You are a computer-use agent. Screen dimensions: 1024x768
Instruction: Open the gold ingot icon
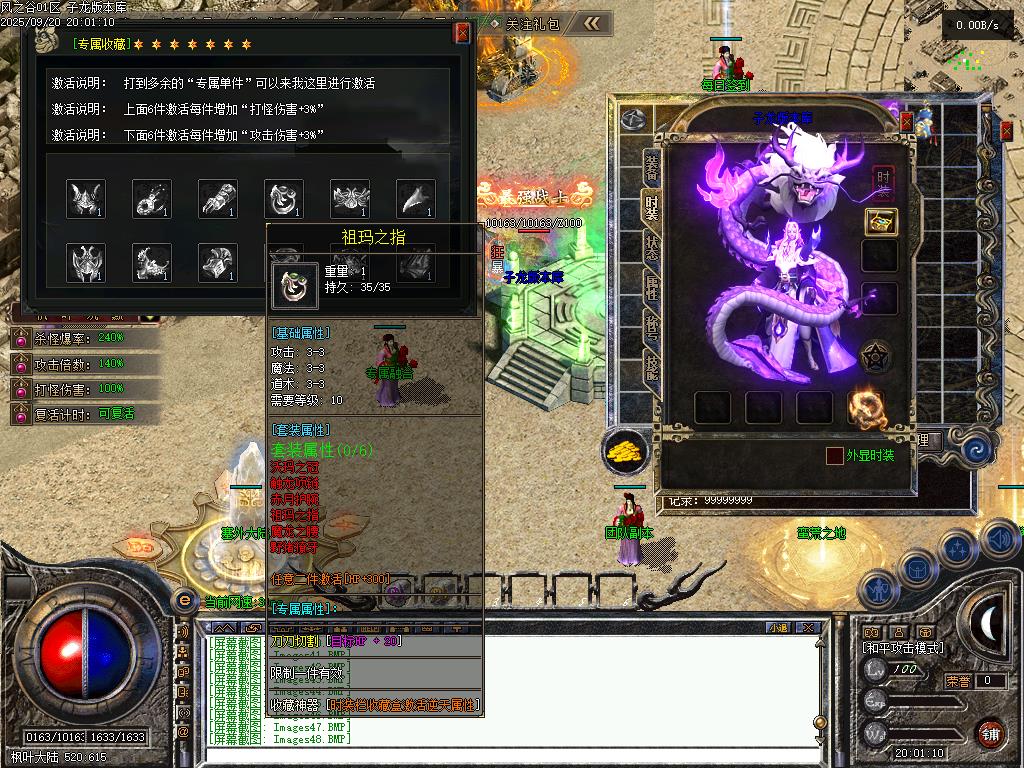[x=626, y=451]
